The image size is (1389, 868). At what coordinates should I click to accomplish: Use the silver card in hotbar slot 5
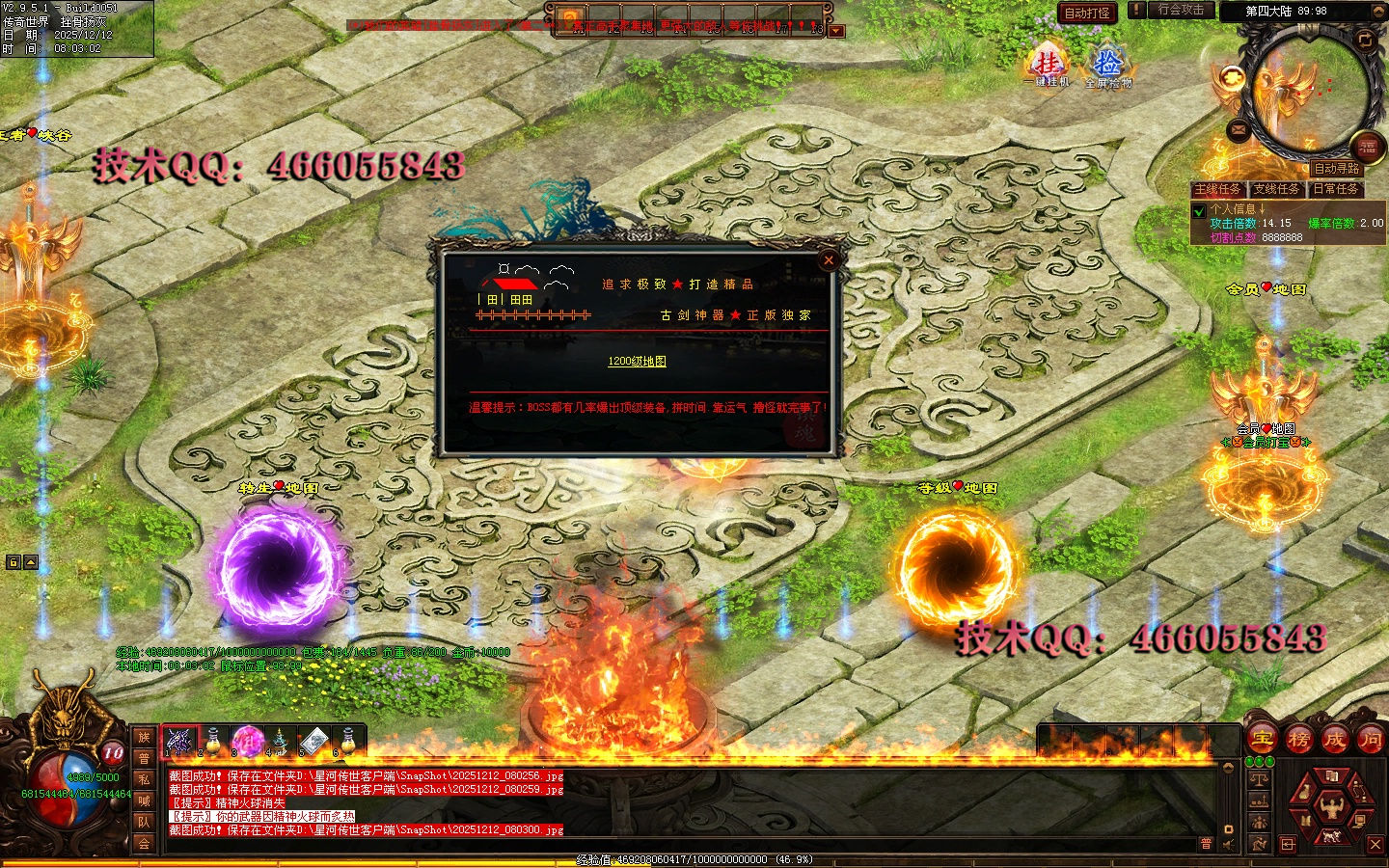point(313,741)
